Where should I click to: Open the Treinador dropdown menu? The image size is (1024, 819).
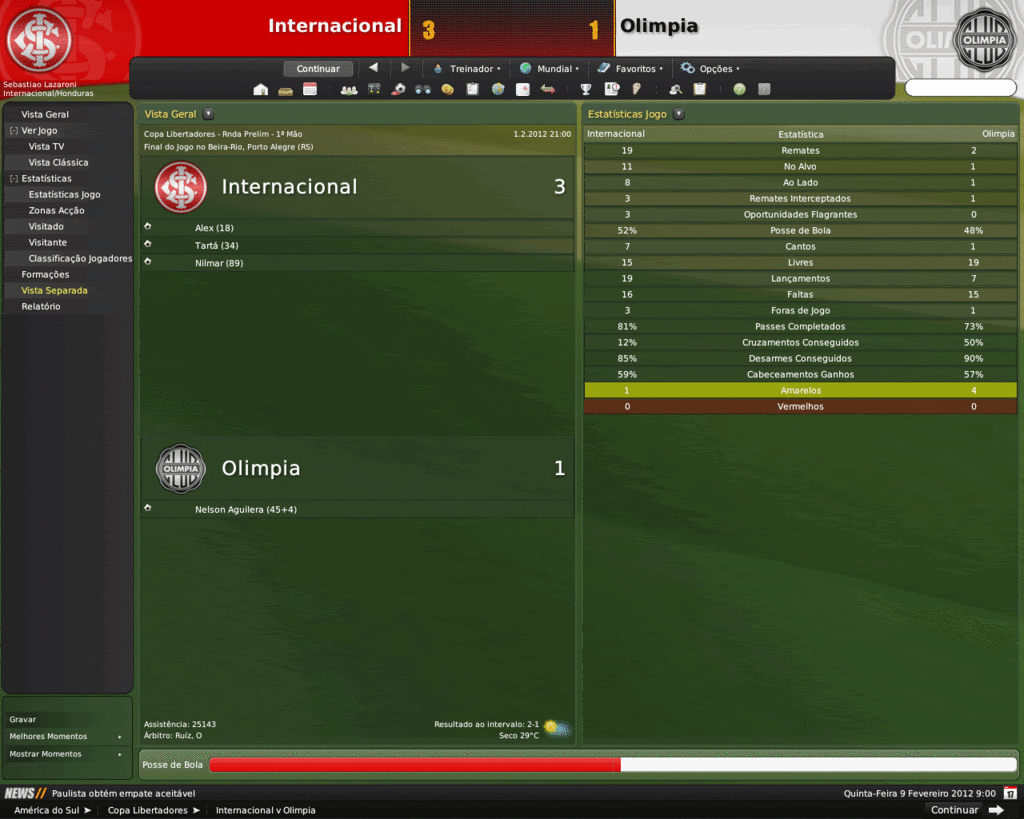click(x=467, y=69)
